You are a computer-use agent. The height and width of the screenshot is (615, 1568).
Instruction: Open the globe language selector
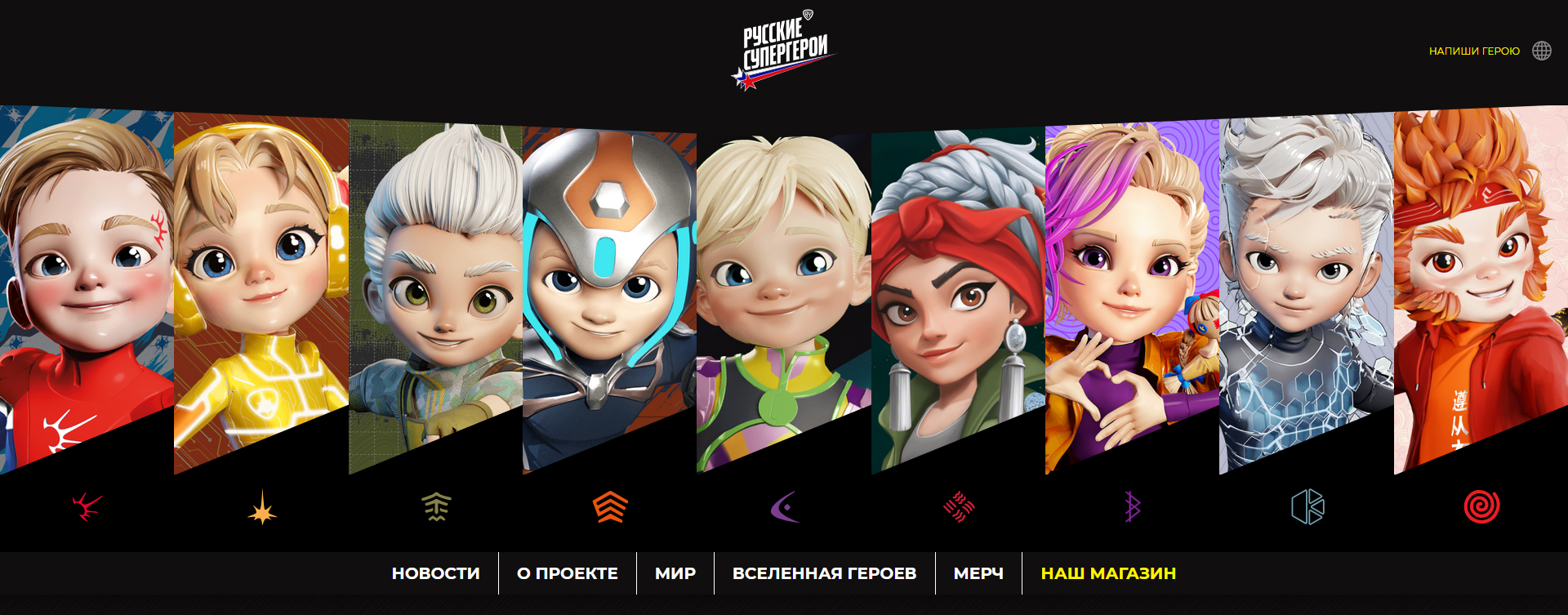click(x=1541, y=51)
